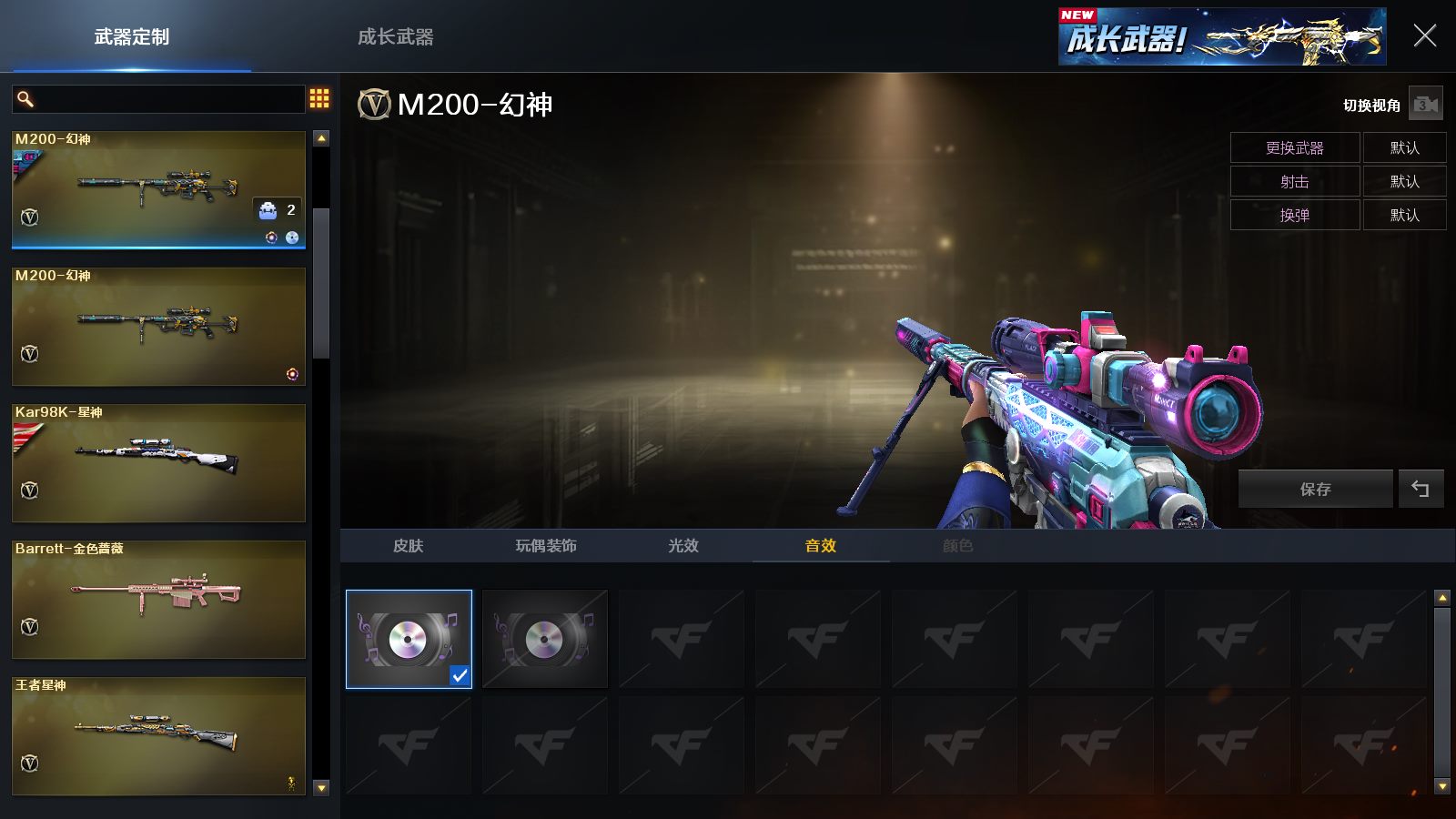Open the 皮肤 skin tab
Image resolution: width=1456 pixels, height=819 pixels.
tap(409, 546)
